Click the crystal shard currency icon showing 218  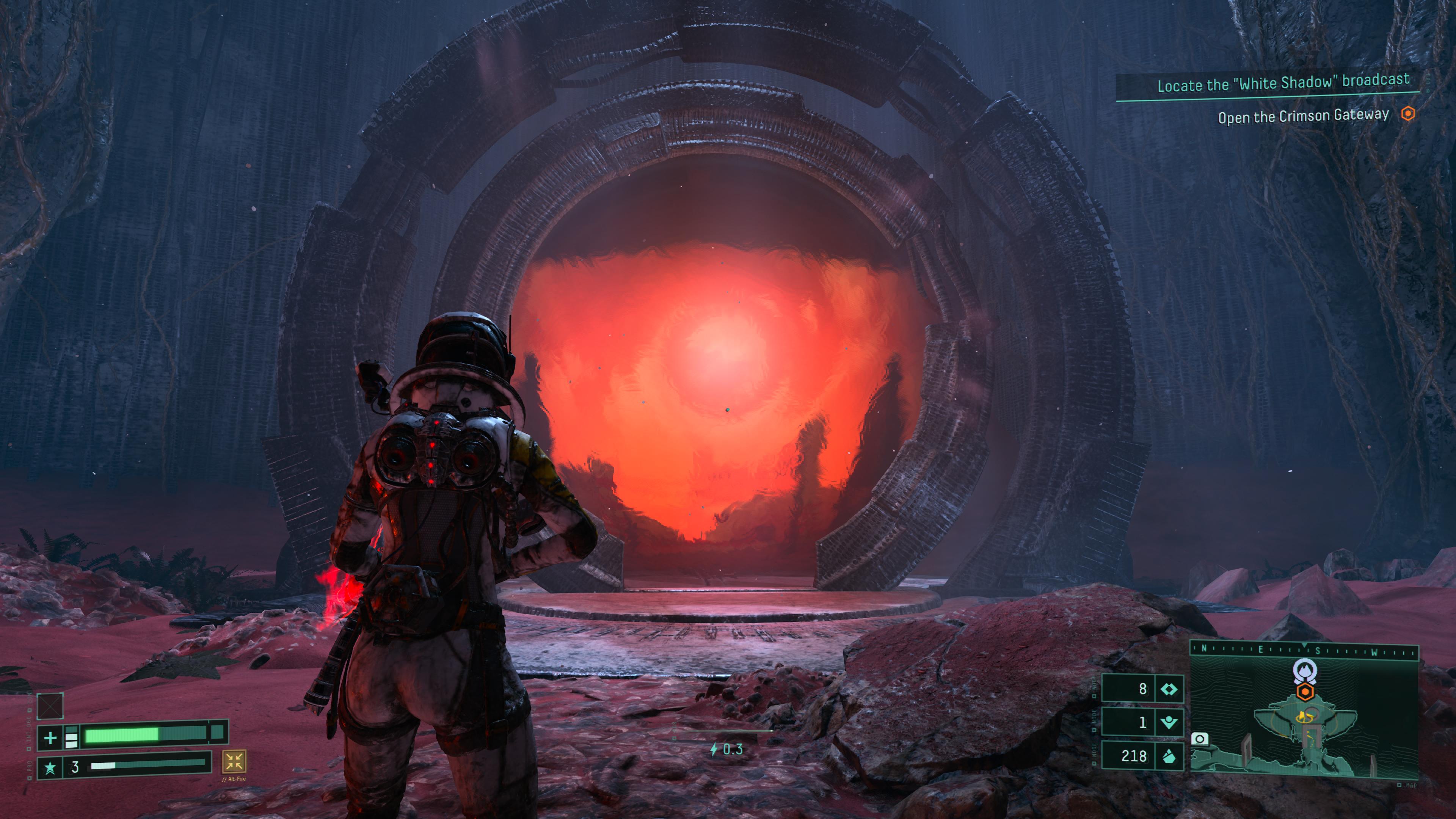pyautogui.click(x=1168, y=756)
